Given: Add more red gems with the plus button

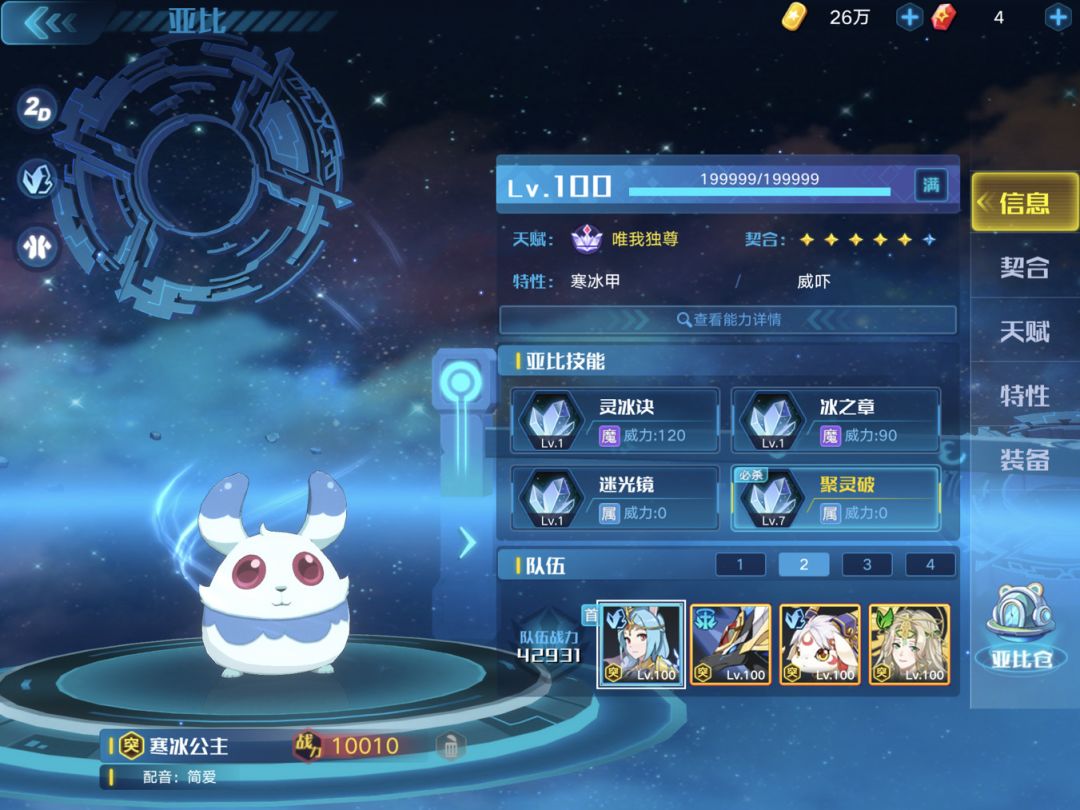Looking at the screenshot, I should point(1058,17).
